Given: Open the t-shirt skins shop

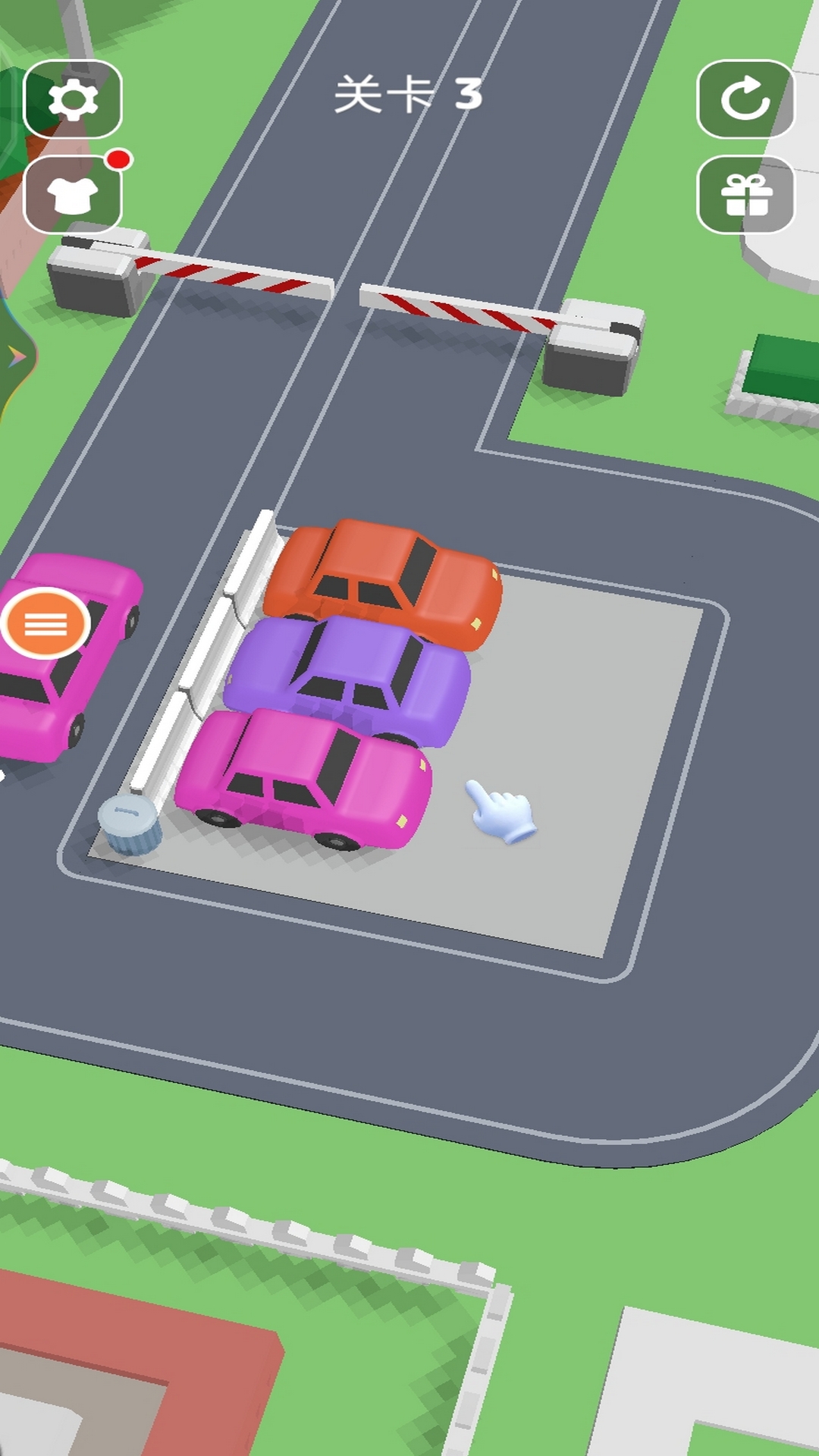Looking at the screenshot, I should pos(73,195).
